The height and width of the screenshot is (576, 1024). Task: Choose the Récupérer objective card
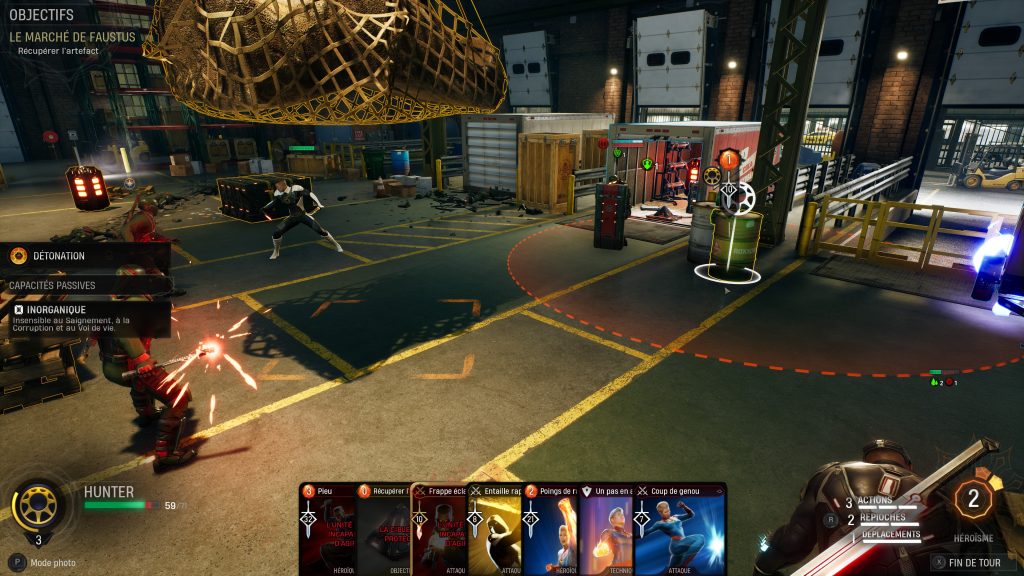(x=383, y=530)
